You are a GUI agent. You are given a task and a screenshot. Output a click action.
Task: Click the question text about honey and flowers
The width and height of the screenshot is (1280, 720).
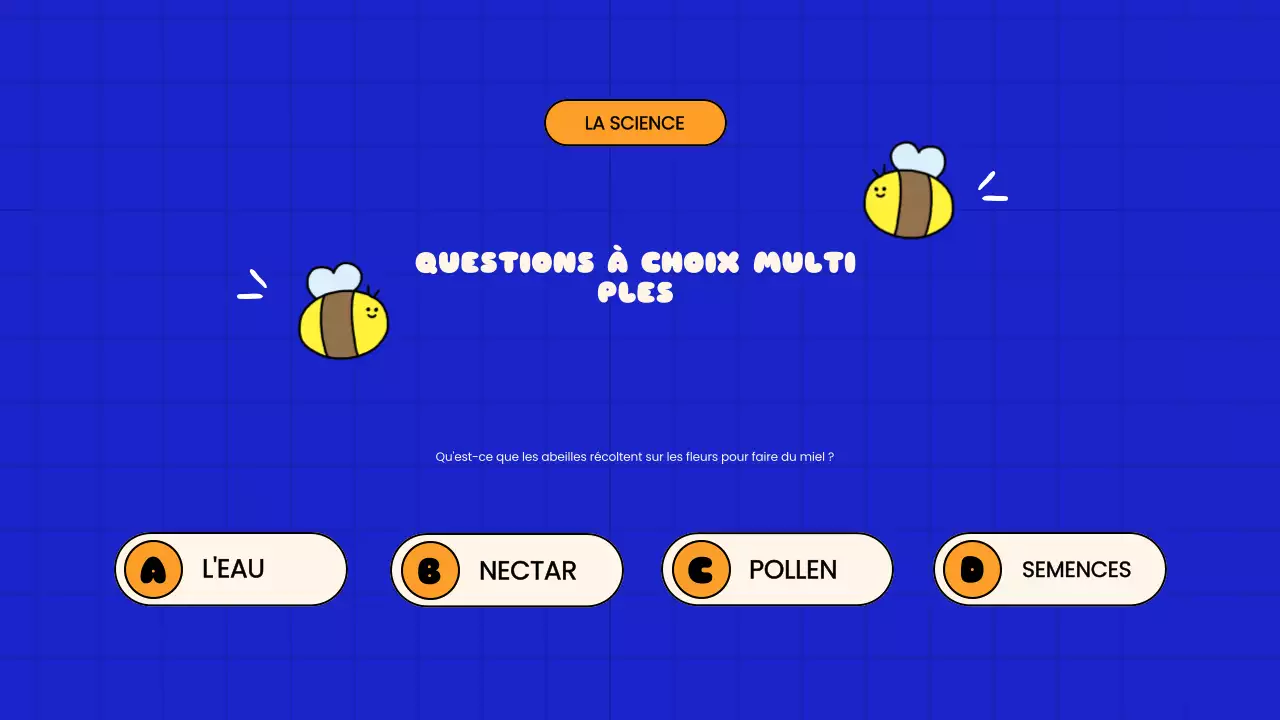[636, 456]
